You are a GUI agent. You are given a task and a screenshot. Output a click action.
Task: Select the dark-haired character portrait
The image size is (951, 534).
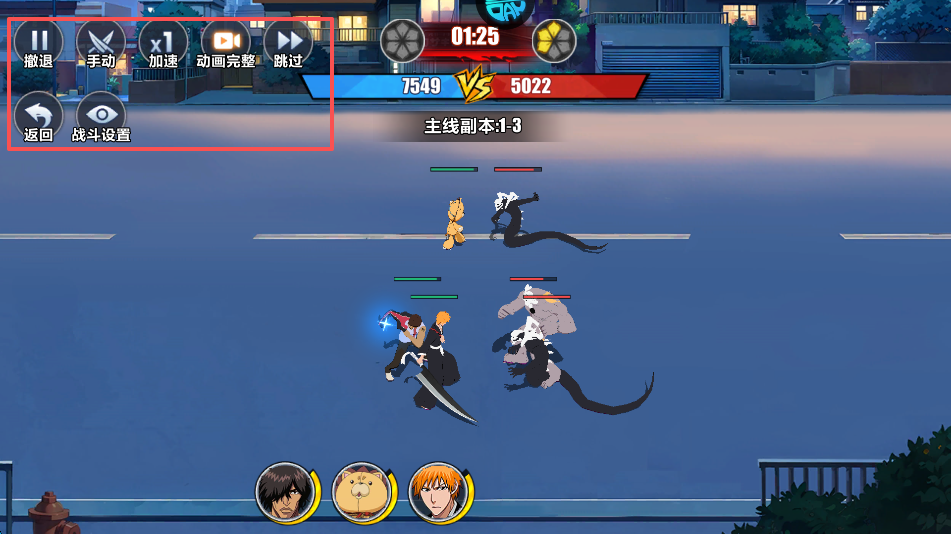click(282, 492)
